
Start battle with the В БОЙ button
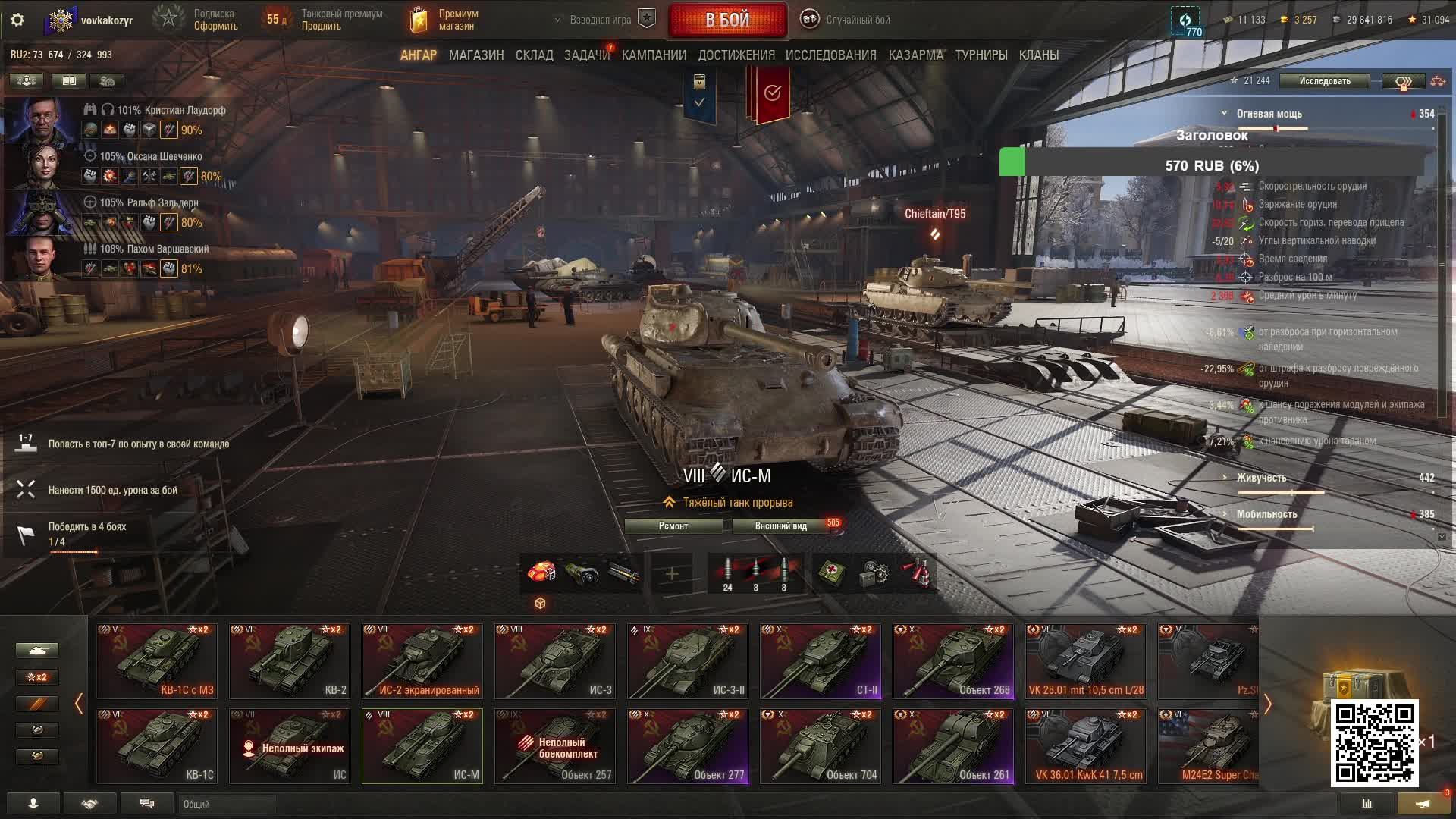(727, 20)
